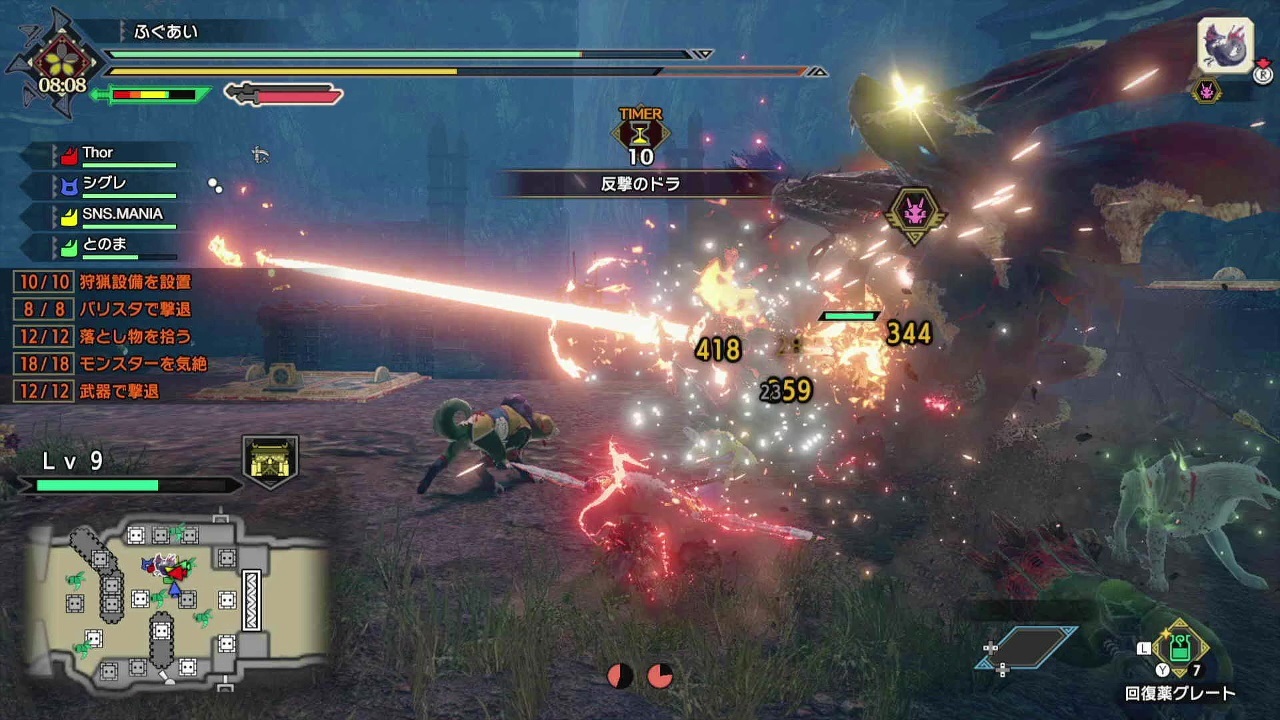Image resolution: width=1280 pixels, height=720 pixels.
Task: Select party member Thor in the list
Action: [112, 154]
